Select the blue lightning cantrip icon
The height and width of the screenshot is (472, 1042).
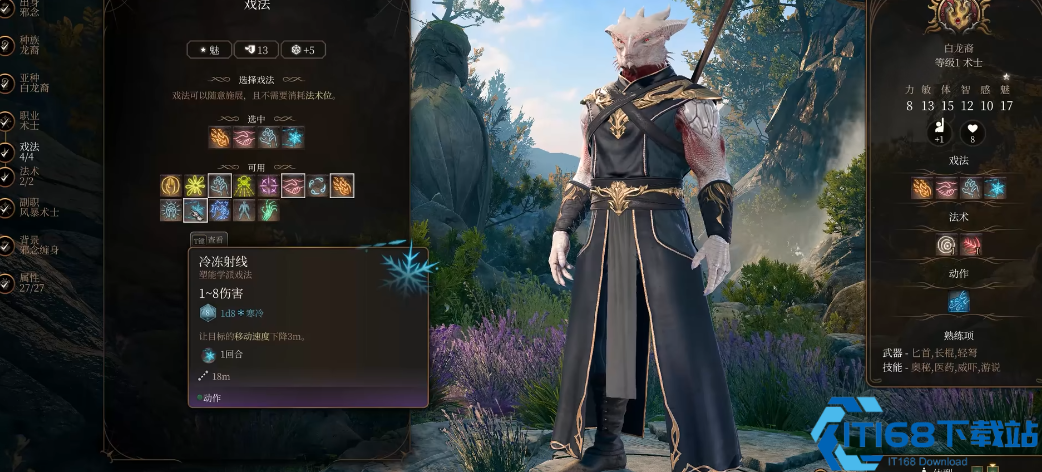click(220, 210)
